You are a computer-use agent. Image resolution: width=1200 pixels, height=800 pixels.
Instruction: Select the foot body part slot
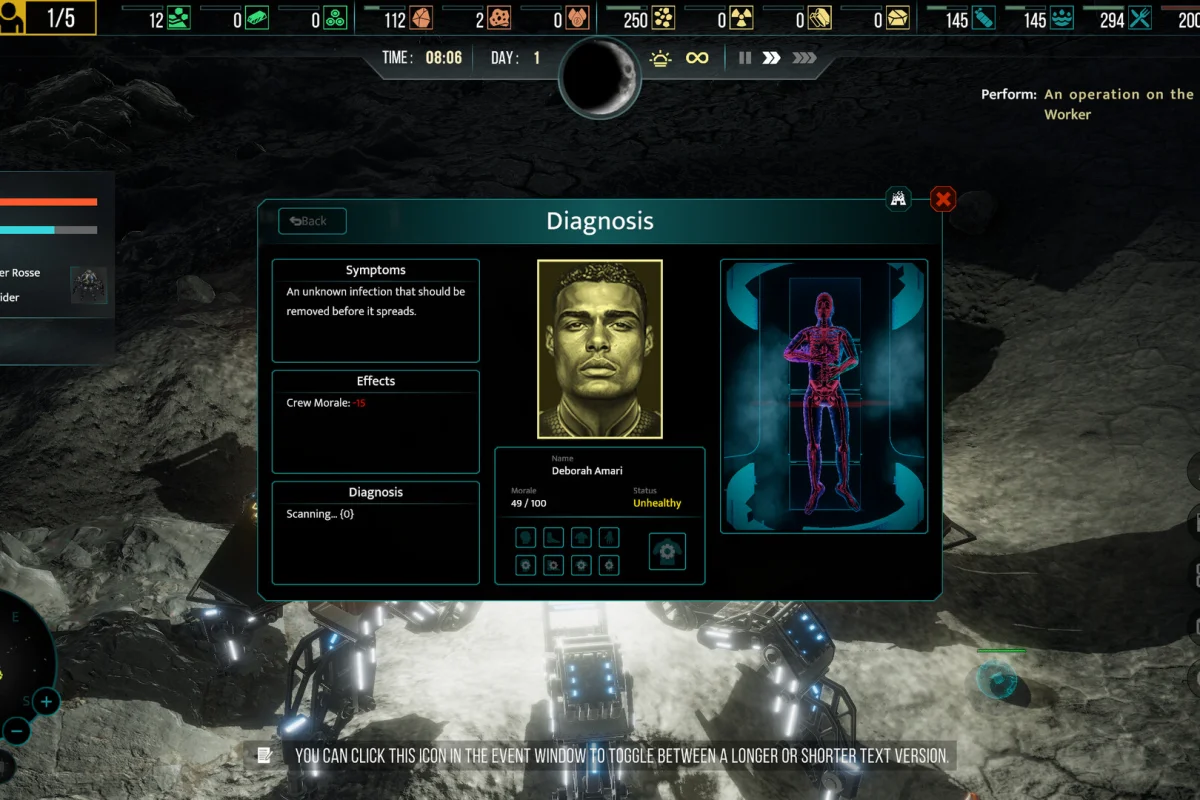(x=553, y=538)
